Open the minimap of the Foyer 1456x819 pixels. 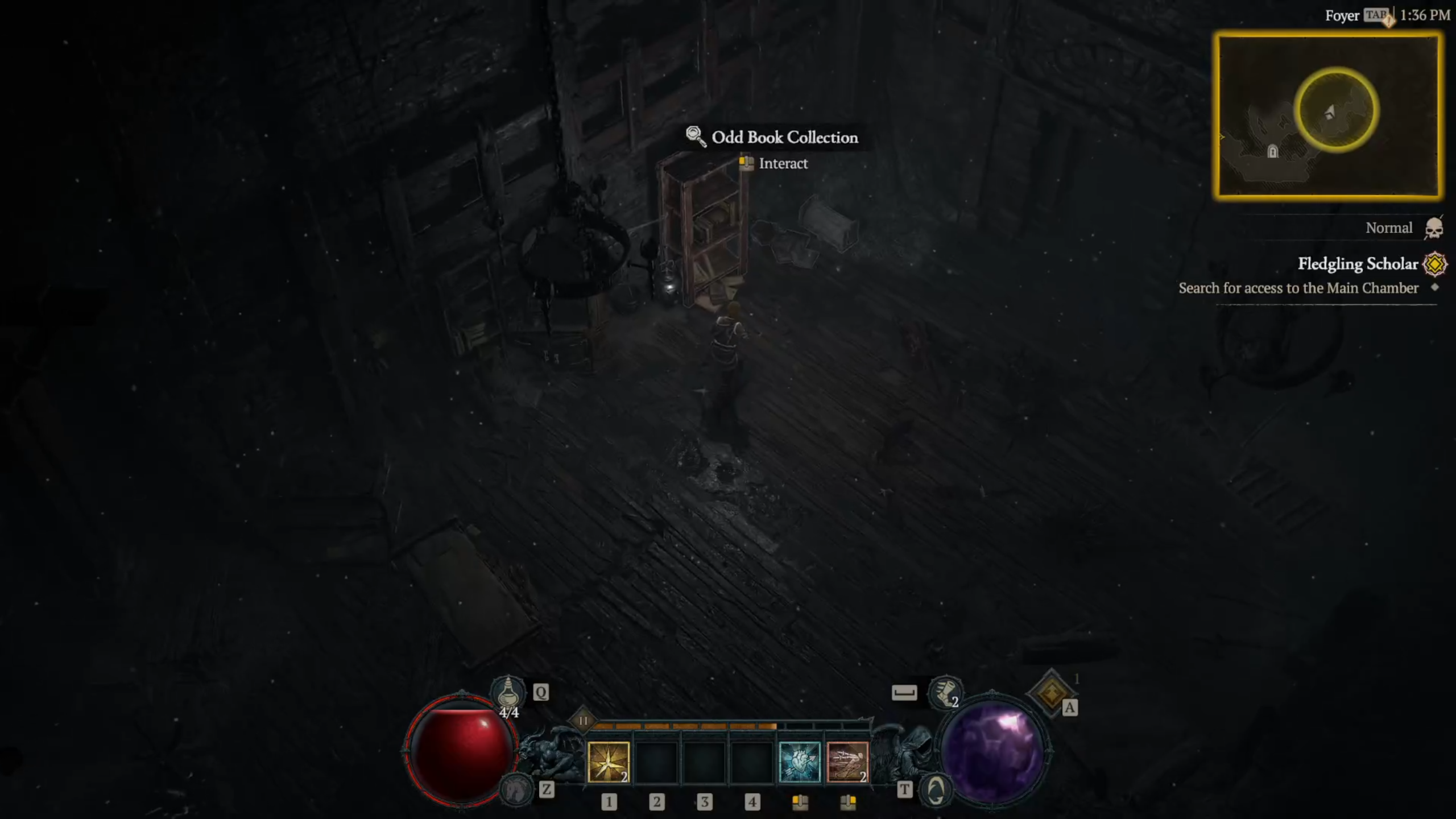pyautogui.click(x=1328, y=115)
